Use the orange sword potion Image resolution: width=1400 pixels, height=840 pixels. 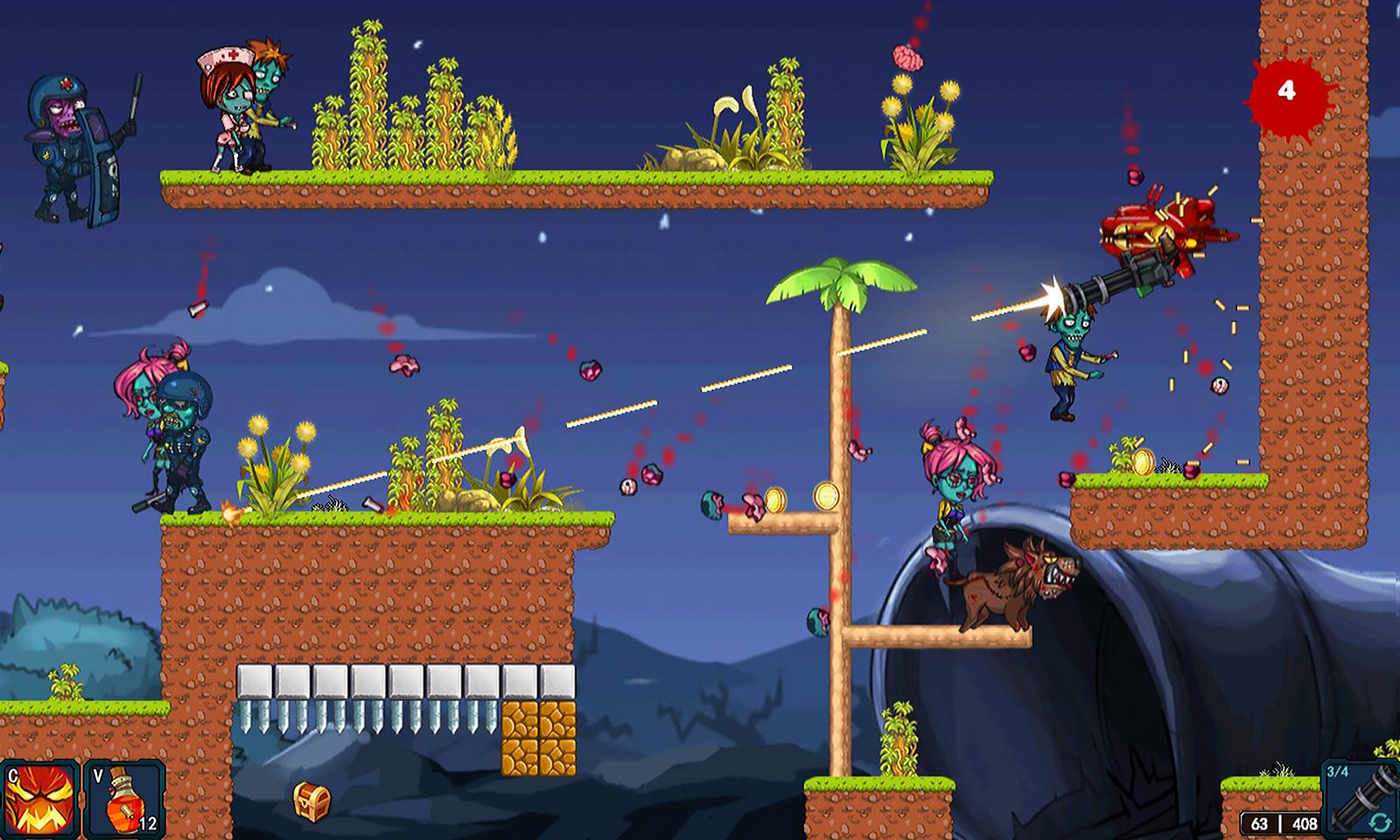click(123, 799)
